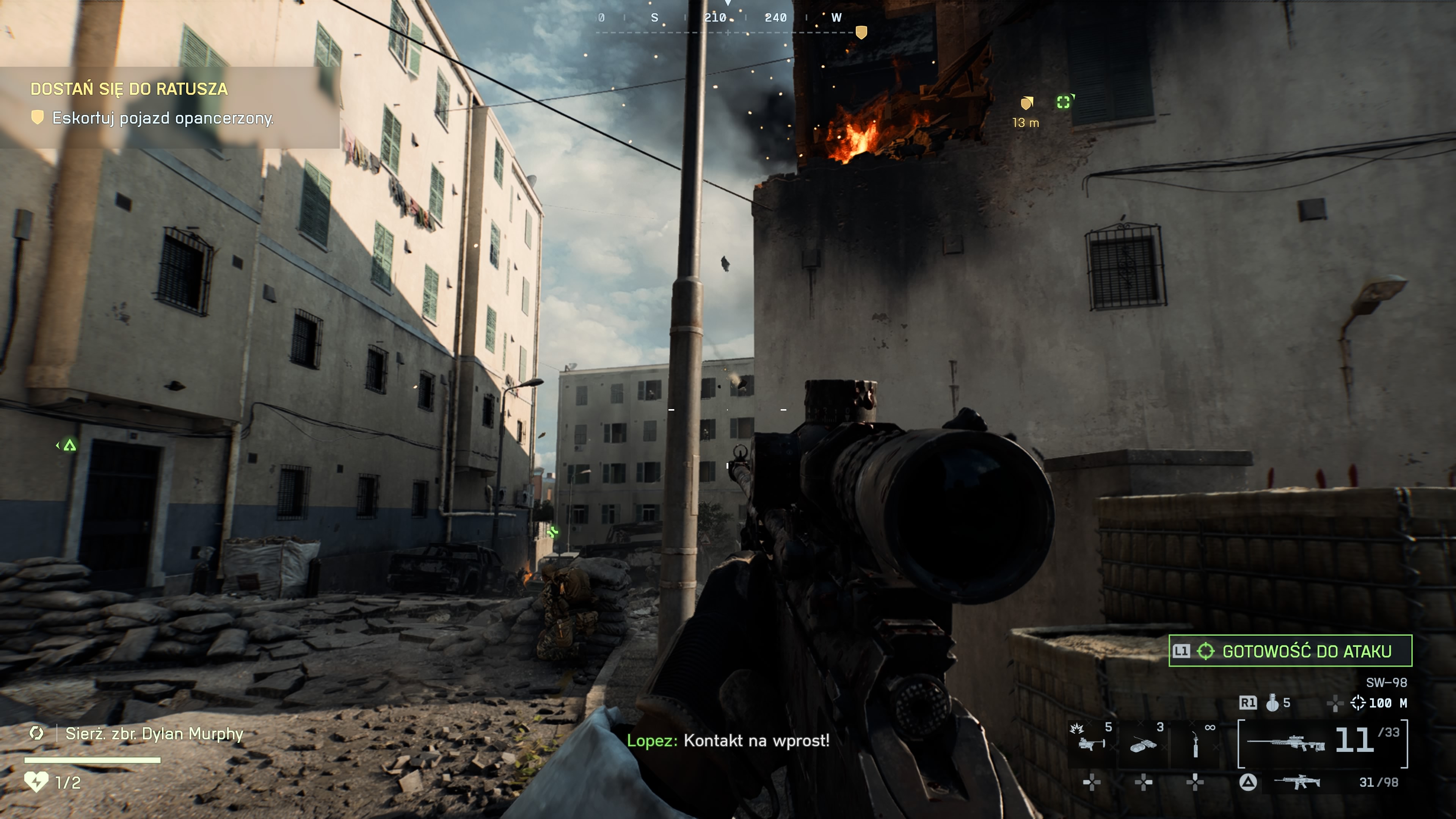1456x819 pixels.
Task: Switch to the secondary assault rifle slot
Action: coord(1297,782)
